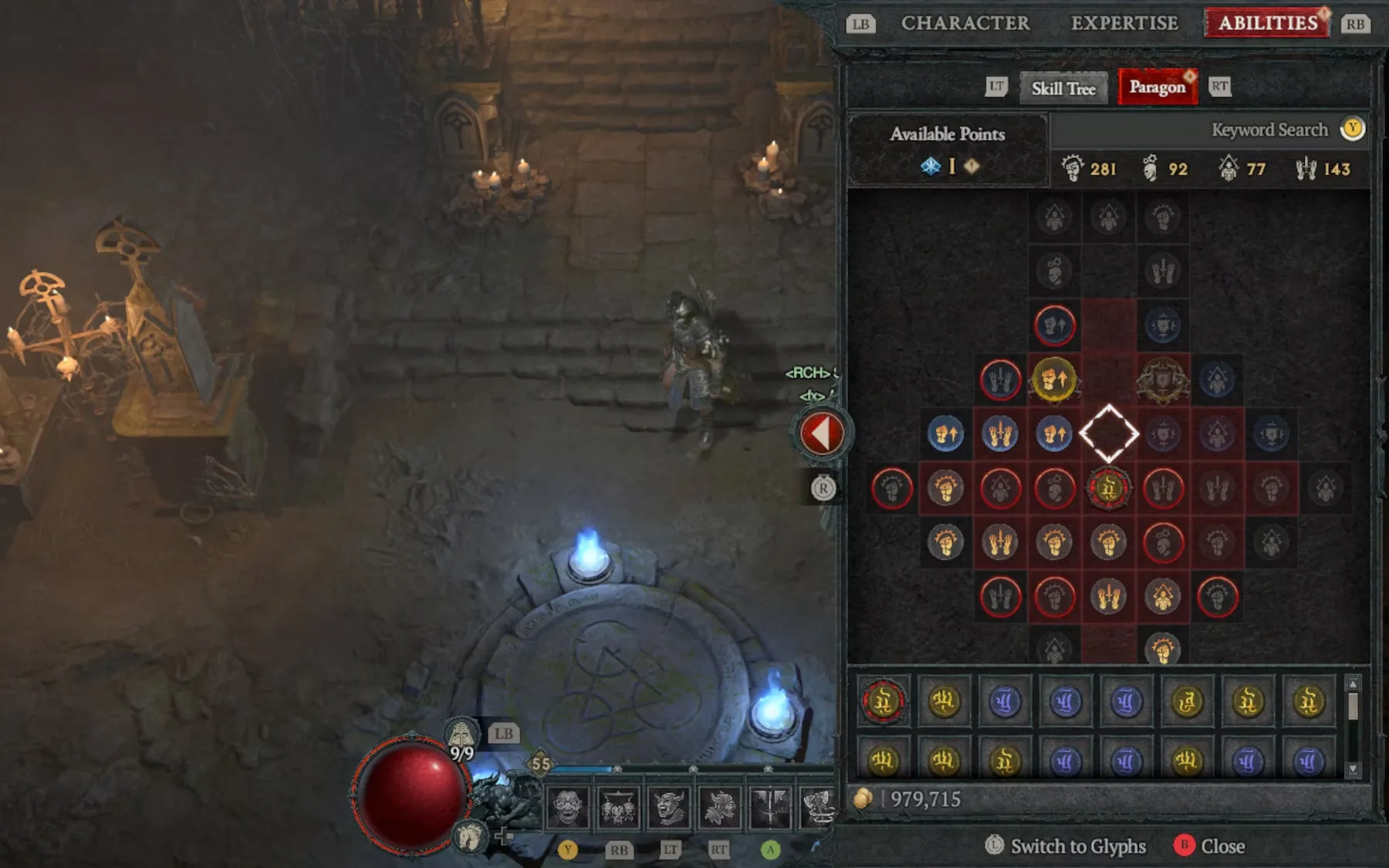Select the Paragon sub-tab
The image size is (1389, 868).
tap(1157, 87)
